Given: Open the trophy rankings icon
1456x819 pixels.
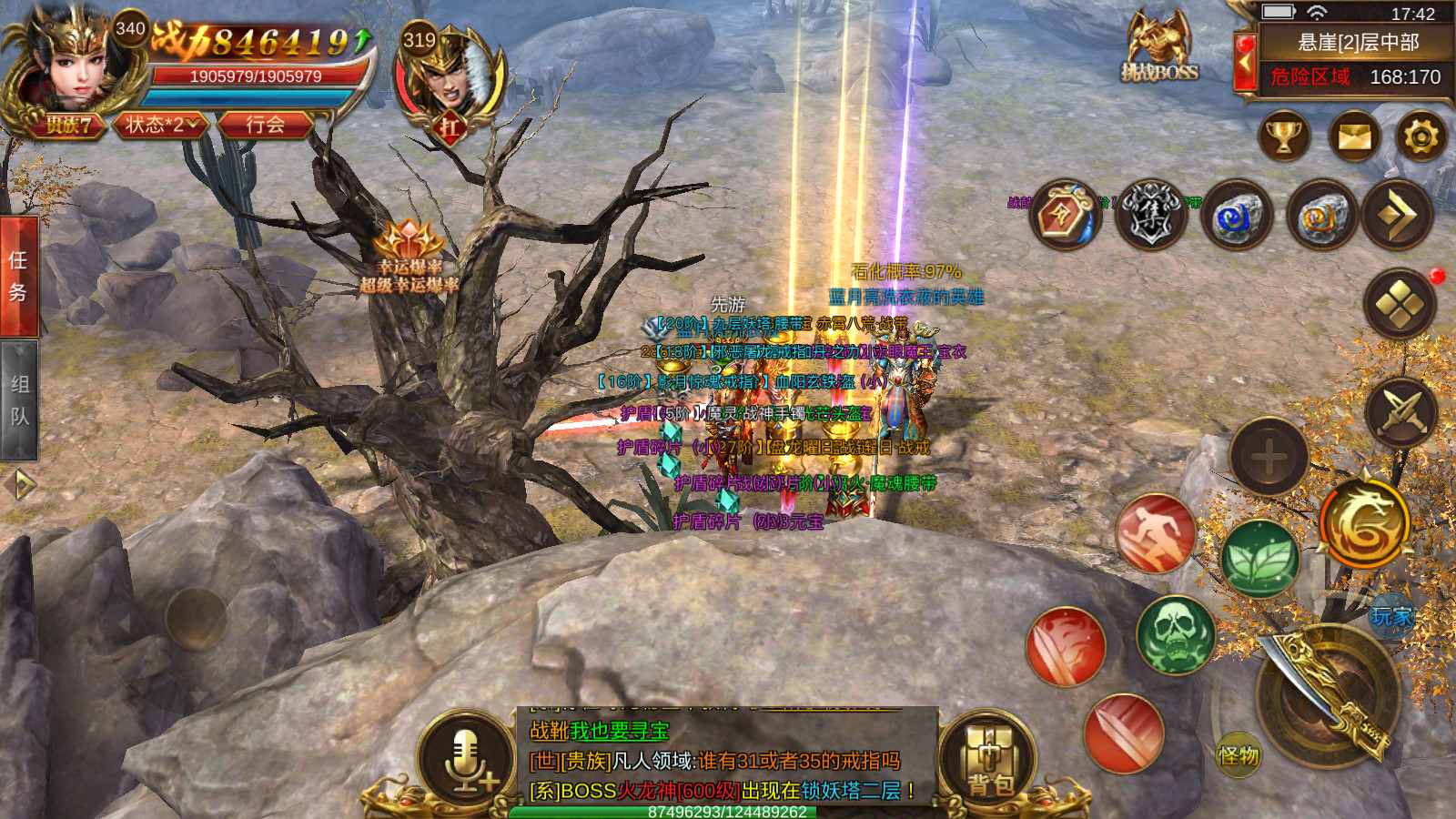Looking at the screenshot, I should click(1284, 137).
